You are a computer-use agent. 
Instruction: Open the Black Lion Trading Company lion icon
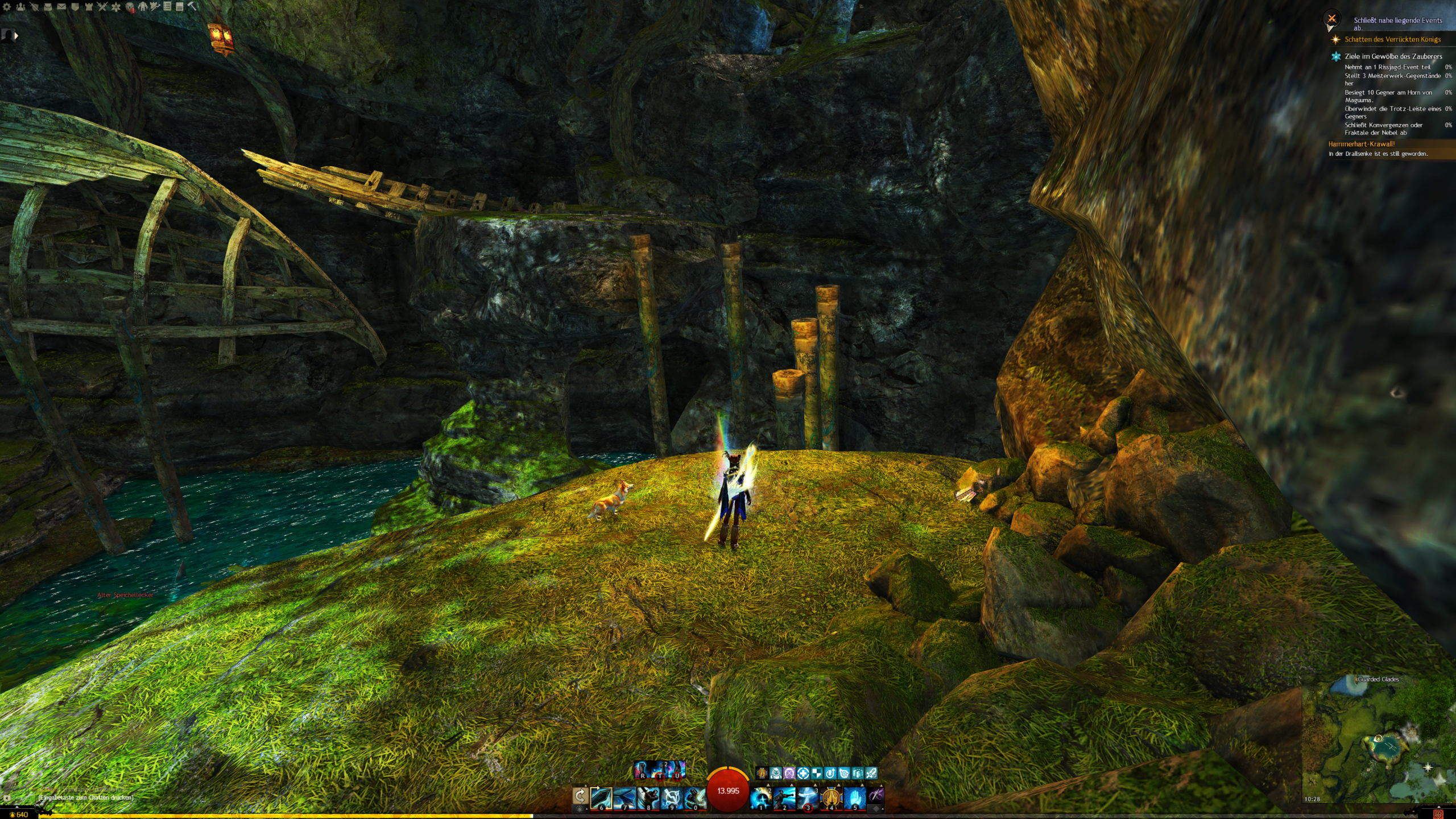click(130, 7)
